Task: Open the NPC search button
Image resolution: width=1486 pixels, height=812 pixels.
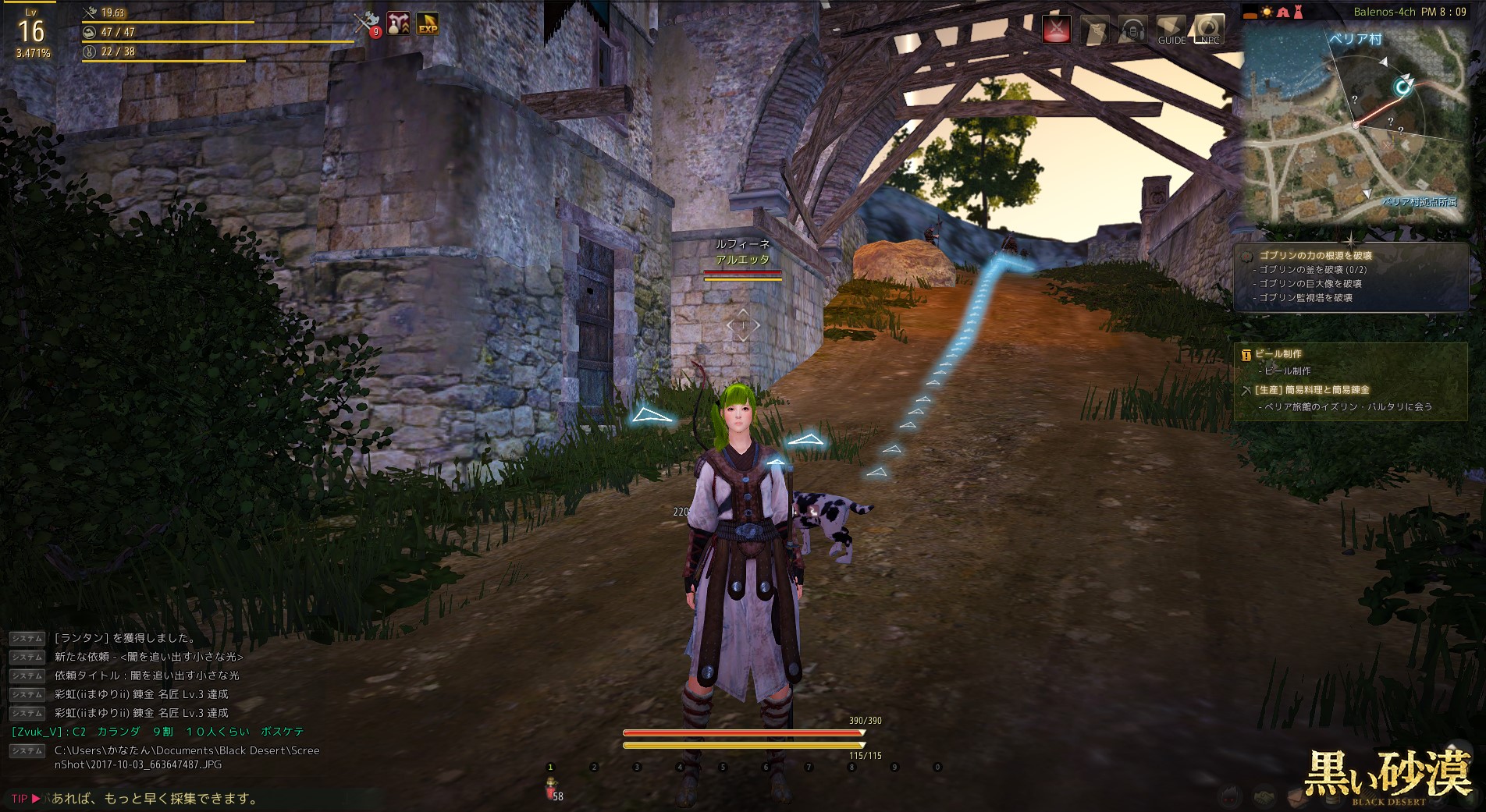Action: pos(1209,30)
